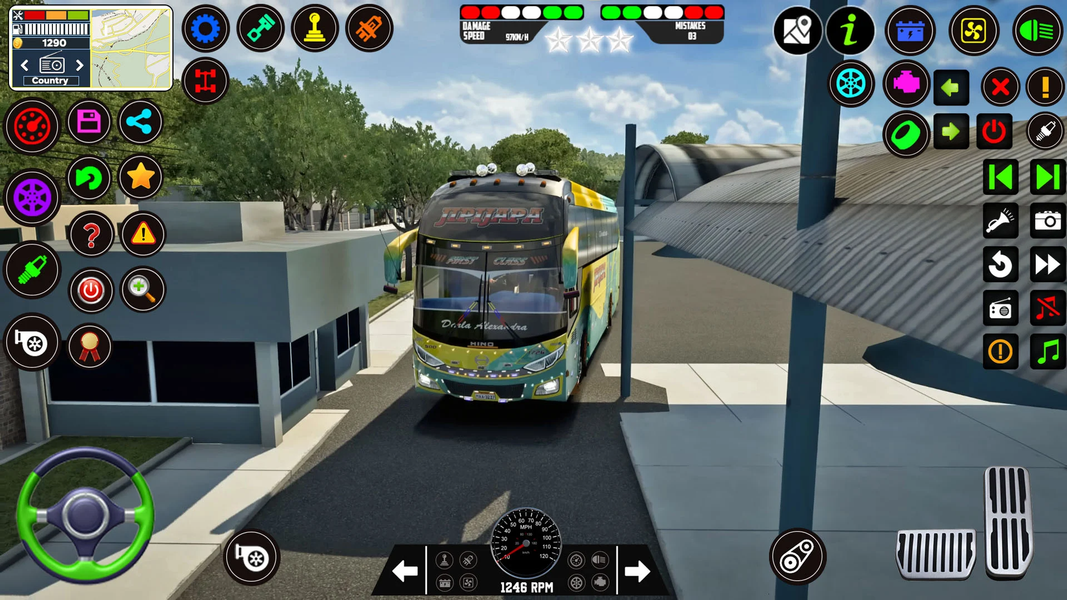Click the red X button
The image size is (1067, 600).
999,87
